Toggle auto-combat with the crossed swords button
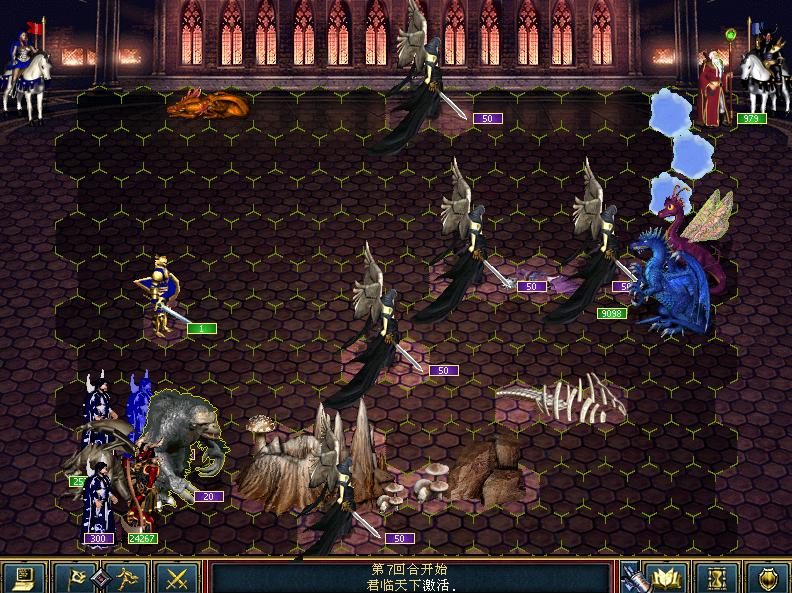792x593 pixels. pos(178,577)
